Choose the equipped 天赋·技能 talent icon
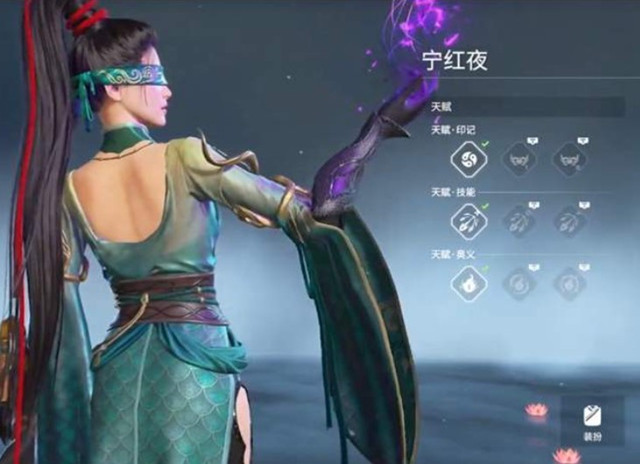 point(468,221)
